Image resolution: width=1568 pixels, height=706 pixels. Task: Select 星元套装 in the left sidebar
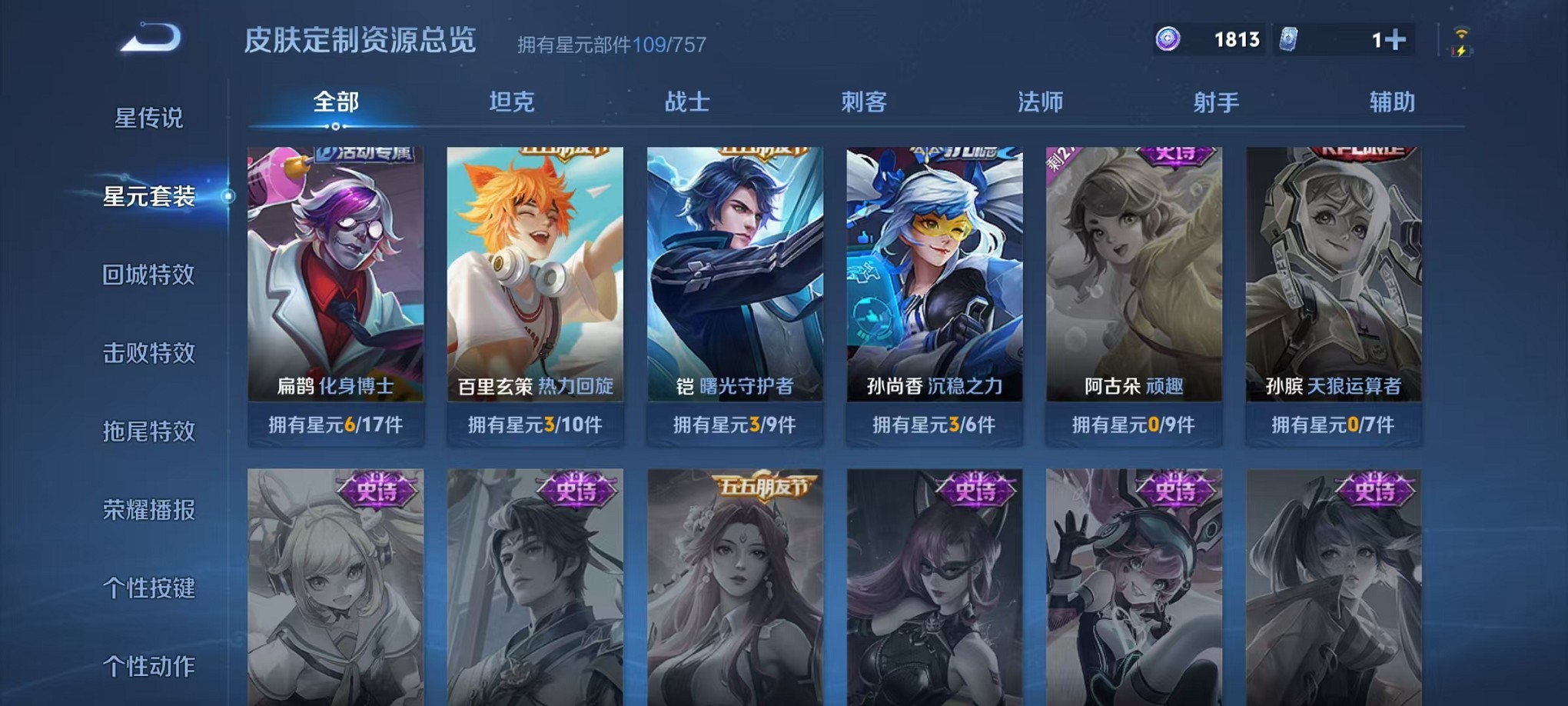[x=150, y=196]
